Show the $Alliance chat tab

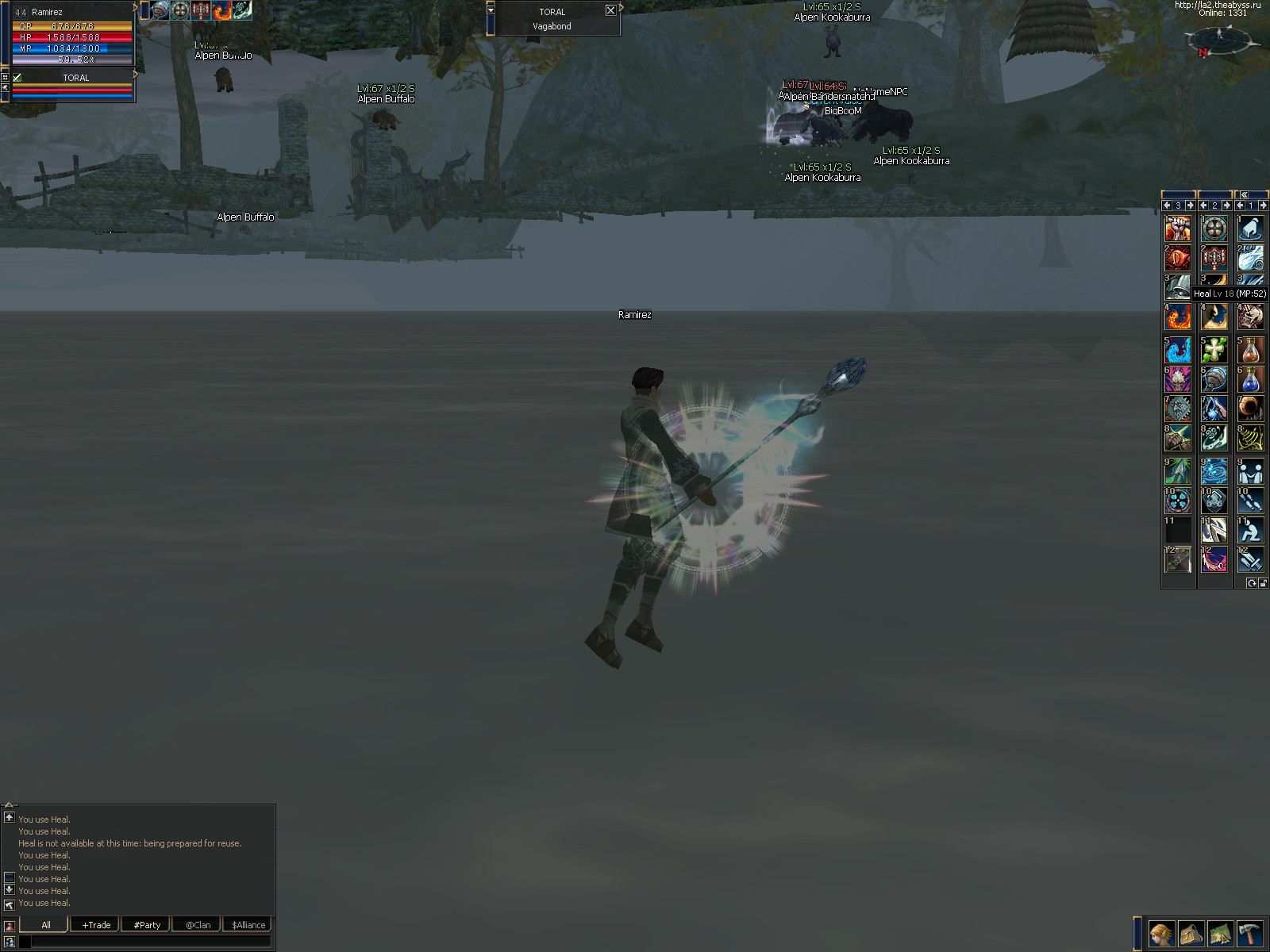point(248,925)
